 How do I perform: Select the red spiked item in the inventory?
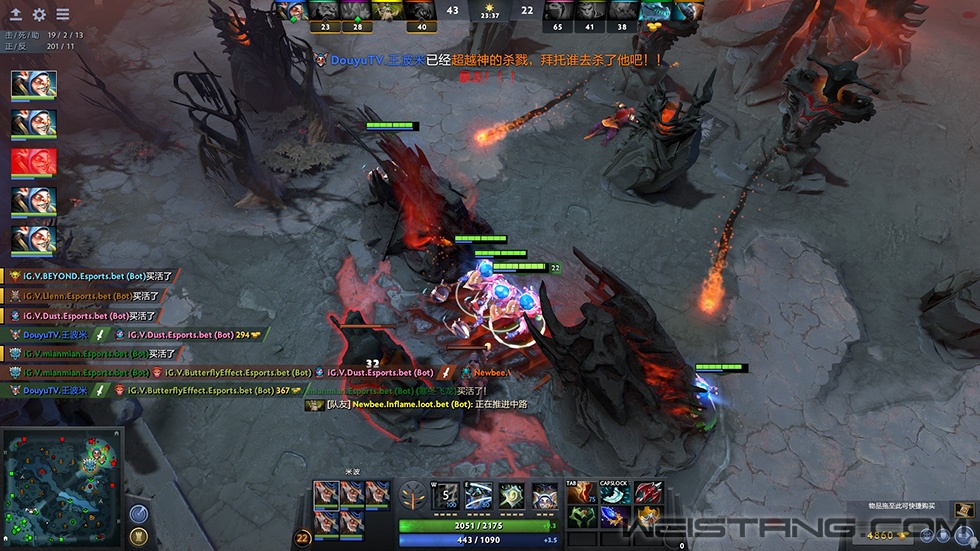[647, 492]
